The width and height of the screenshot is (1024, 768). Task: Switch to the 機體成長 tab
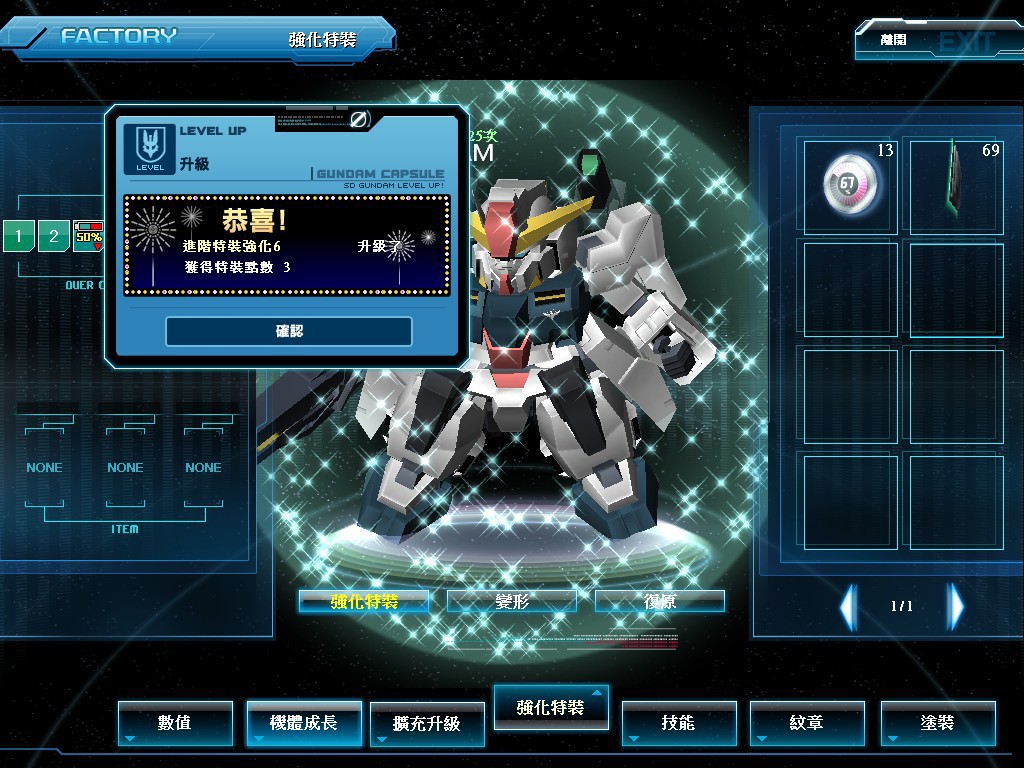(304, 722)
